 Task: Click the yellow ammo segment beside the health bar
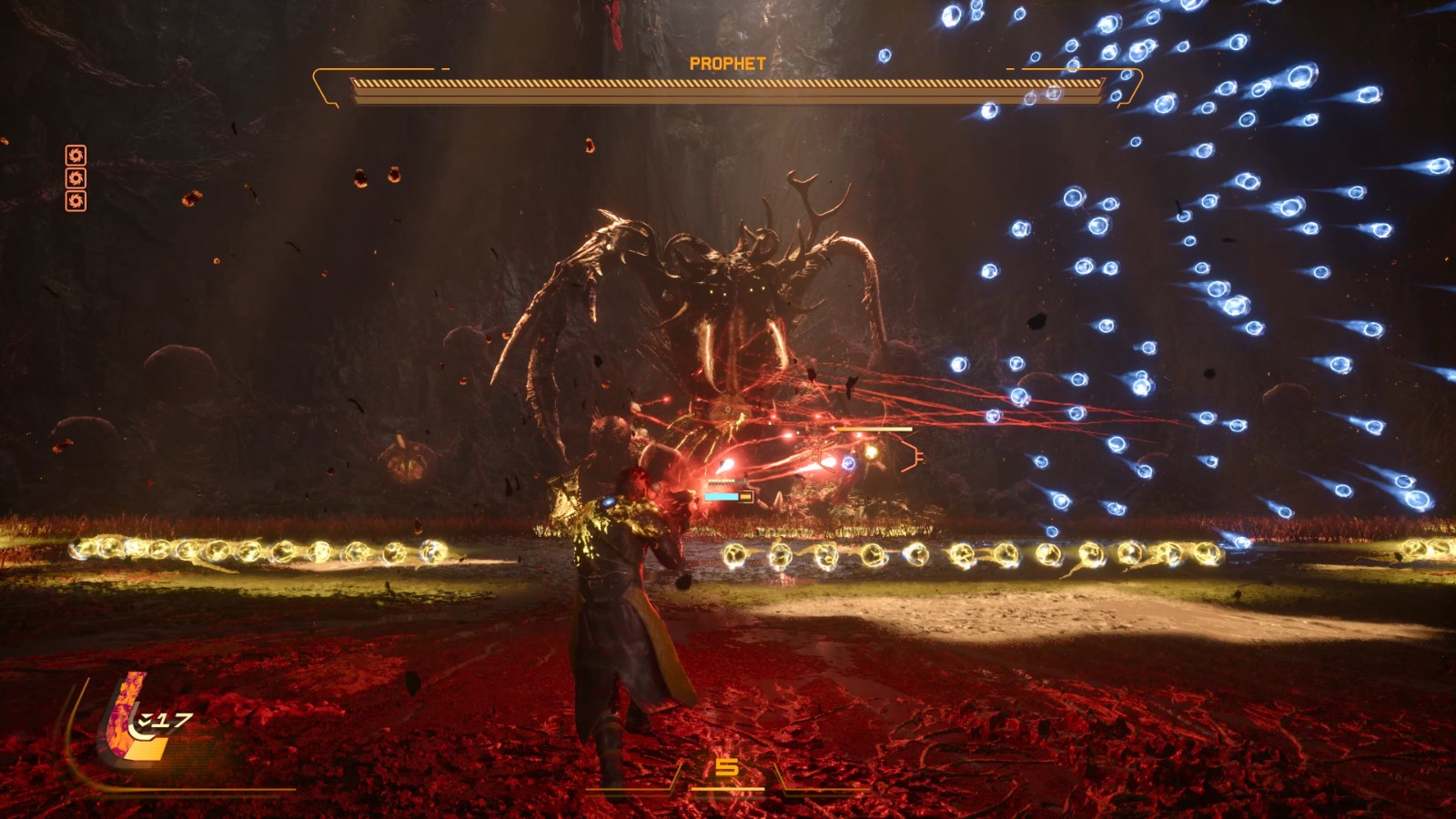click(745, 496)
